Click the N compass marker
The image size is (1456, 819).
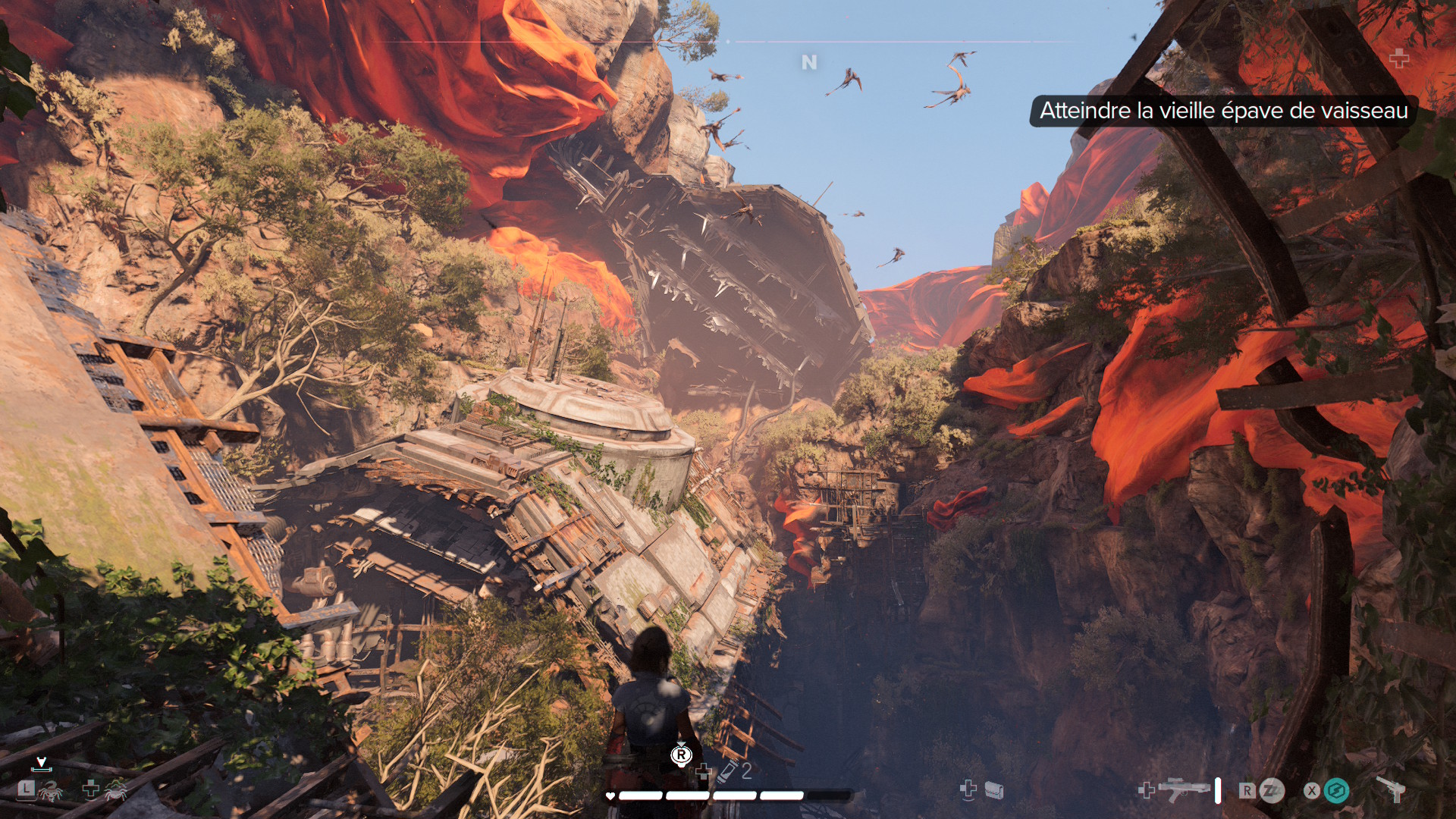coord(809,62)
